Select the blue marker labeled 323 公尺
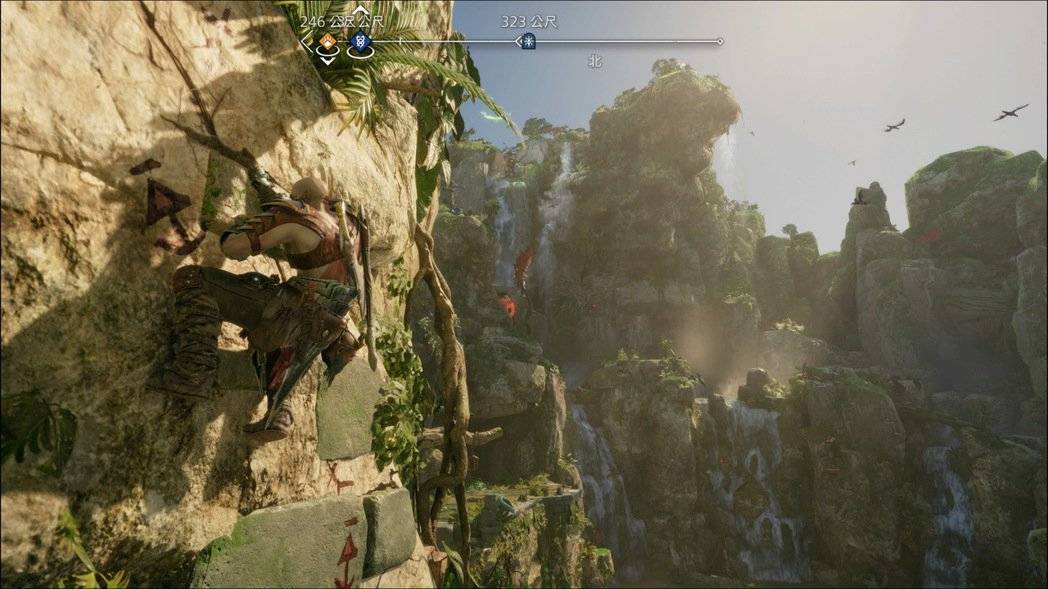The height and width of the screenshot is (589, 1048). pos(528,41)
